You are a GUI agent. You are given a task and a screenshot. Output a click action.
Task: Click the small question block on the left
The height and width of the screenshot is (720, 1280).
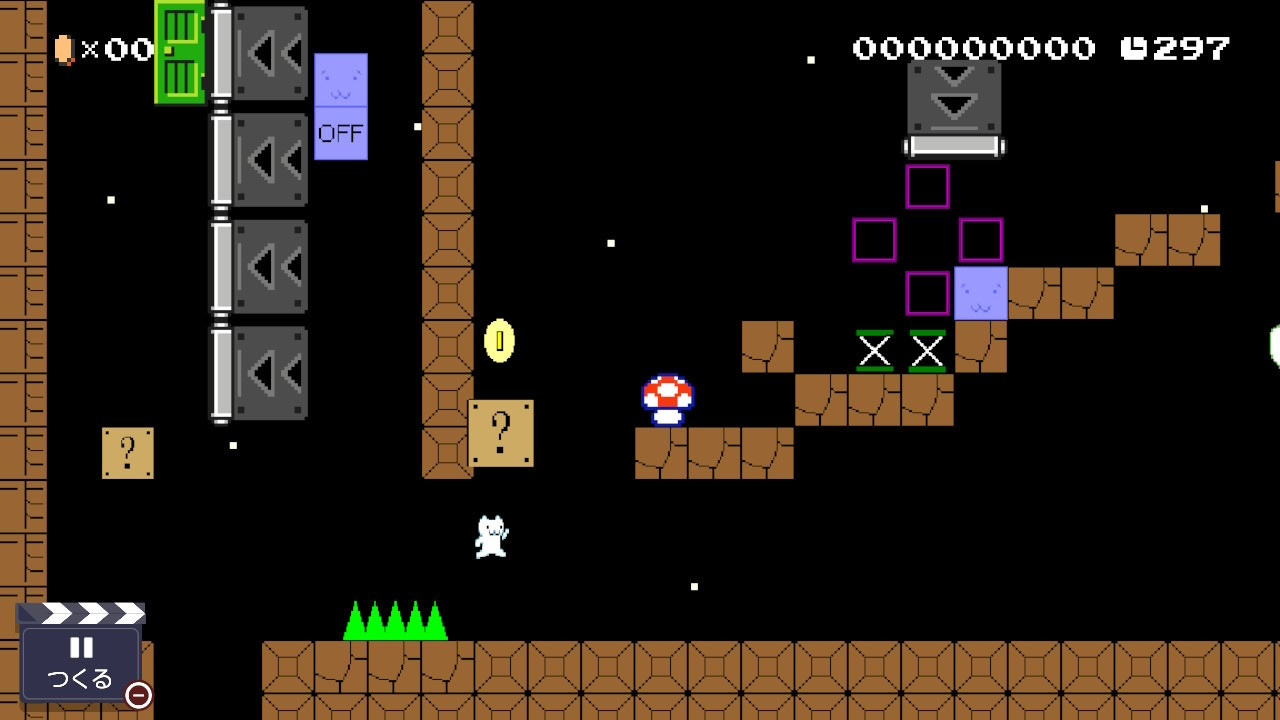click(x=126, y=450)
